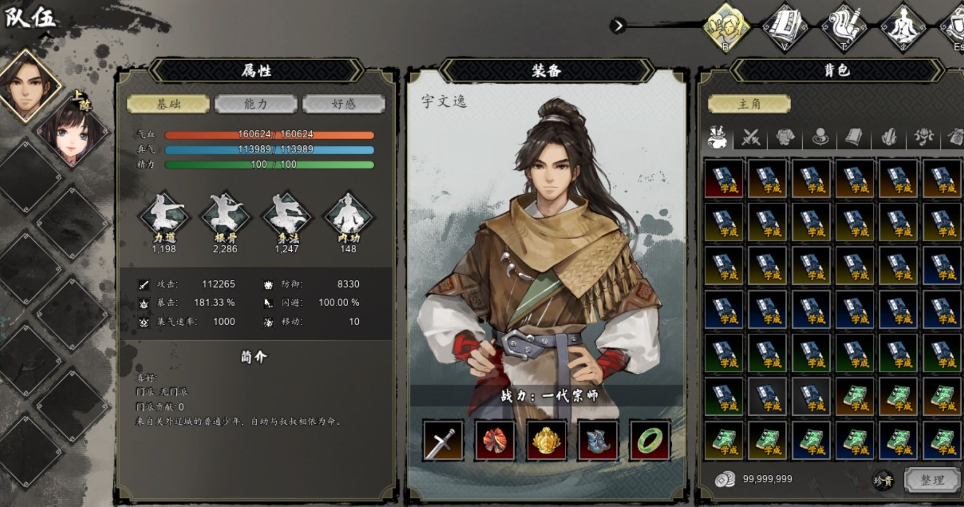
Task: Open the book-shaped menu icon in the top bar
Action: 786,25
